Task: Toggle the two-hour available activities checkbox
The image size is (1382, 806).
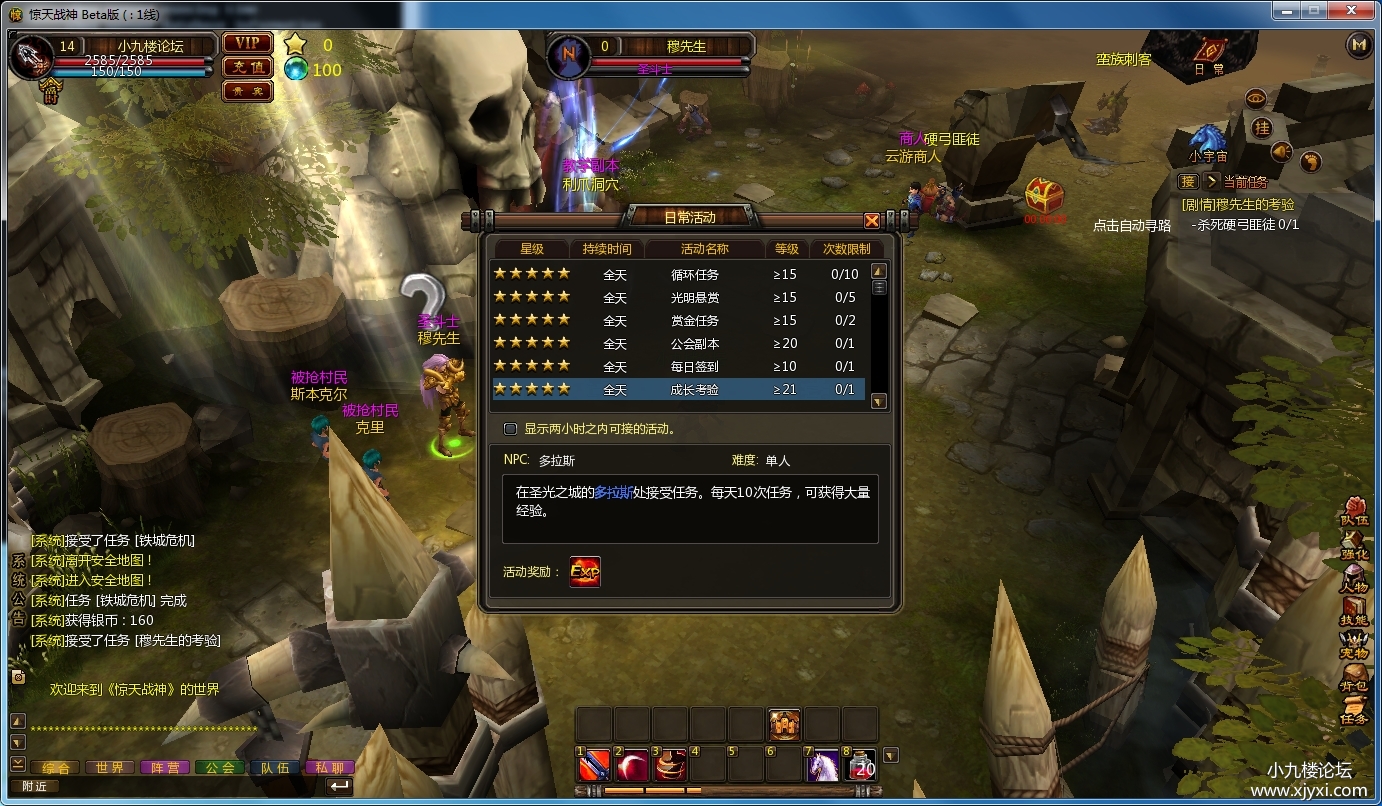Action: 511,429
